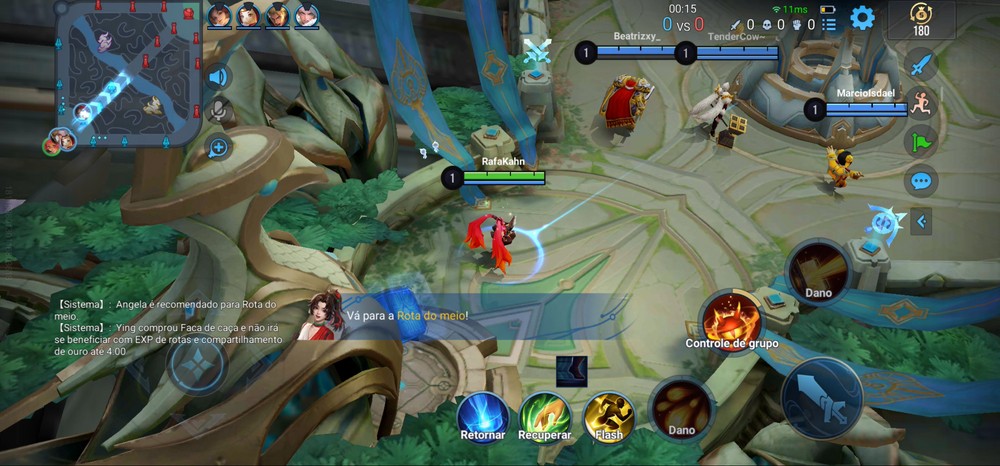Collapse the signal panel with the arrow
1000x466 pixels.
pyautogui.click(x=921, y=221)
